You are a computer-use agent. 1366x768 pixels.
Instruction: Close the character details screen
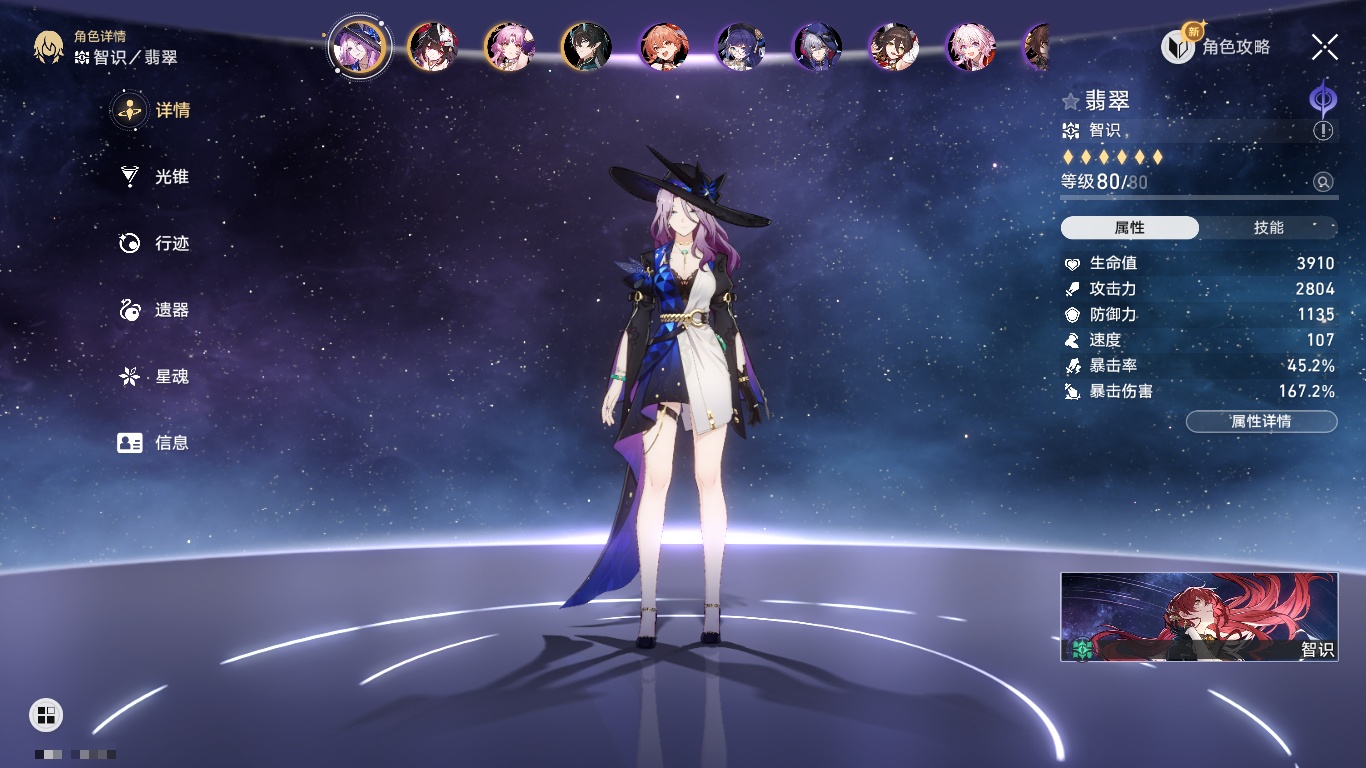[x=1325, y=46]
